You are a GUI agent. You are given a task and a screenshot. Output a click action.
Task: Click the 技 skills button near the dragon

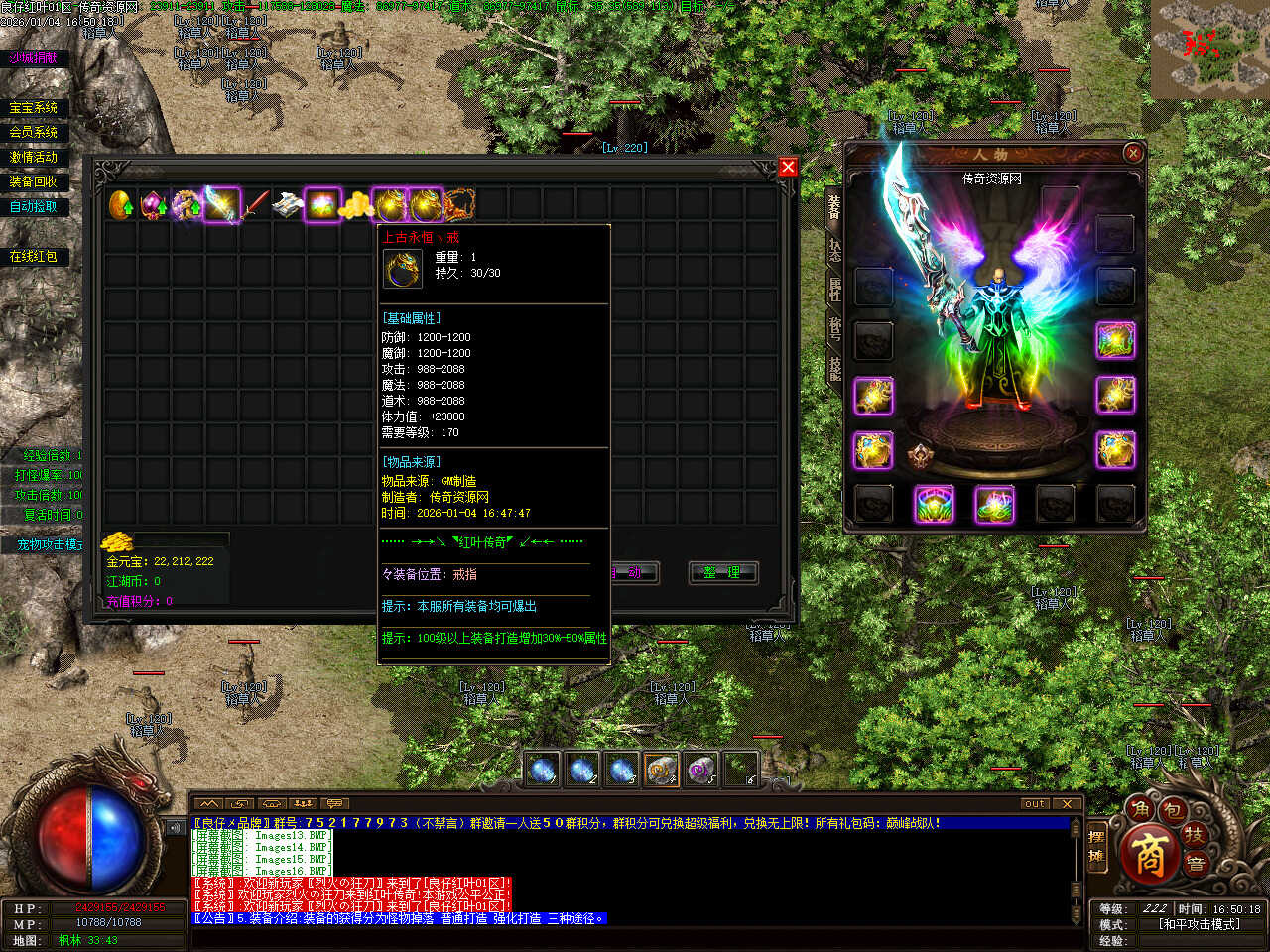(1197, 838)
